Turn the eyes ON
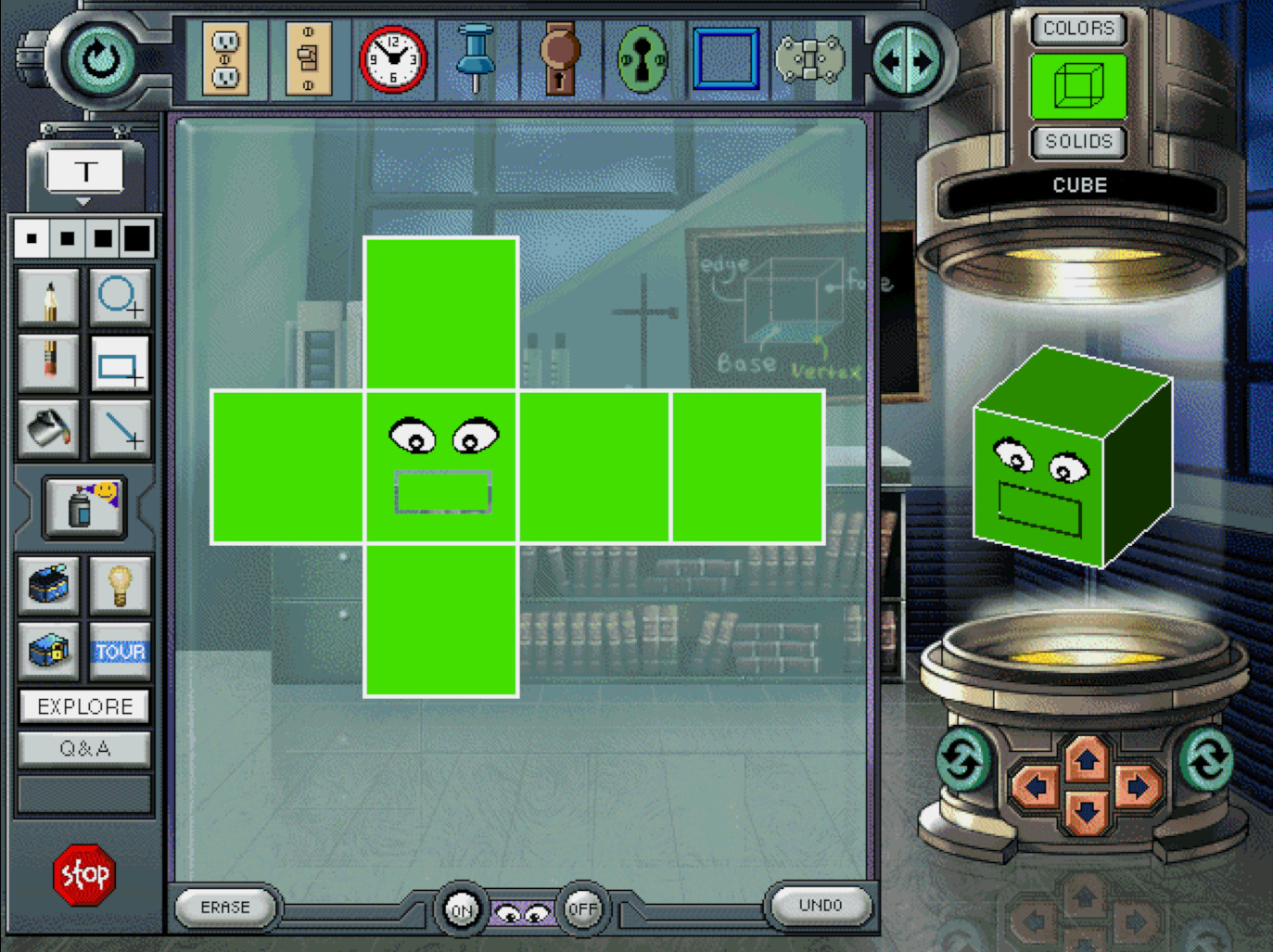The image size is (1273, 952). (461, 909)
